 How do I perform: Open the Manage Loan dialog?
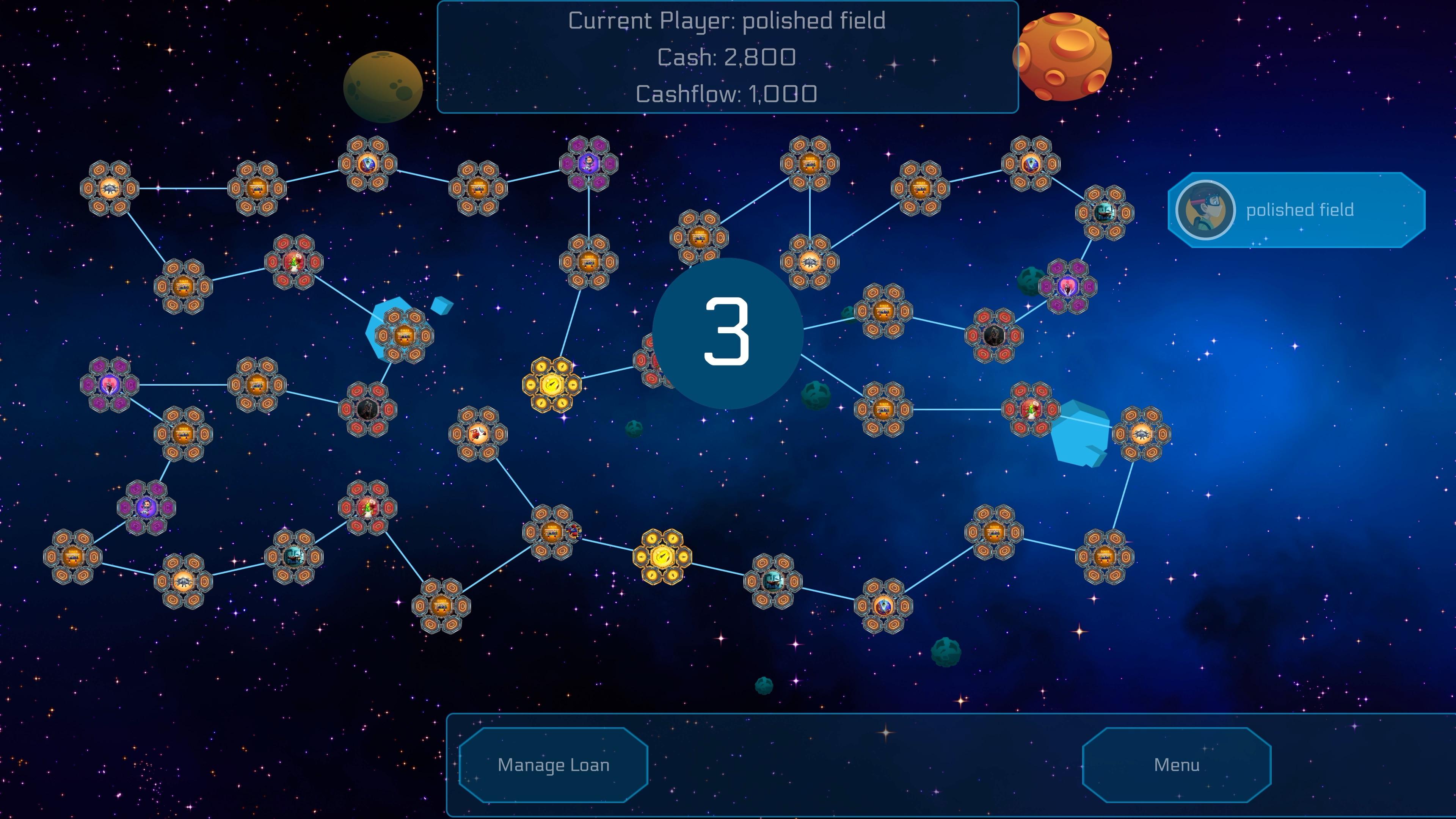click(554, 765)
